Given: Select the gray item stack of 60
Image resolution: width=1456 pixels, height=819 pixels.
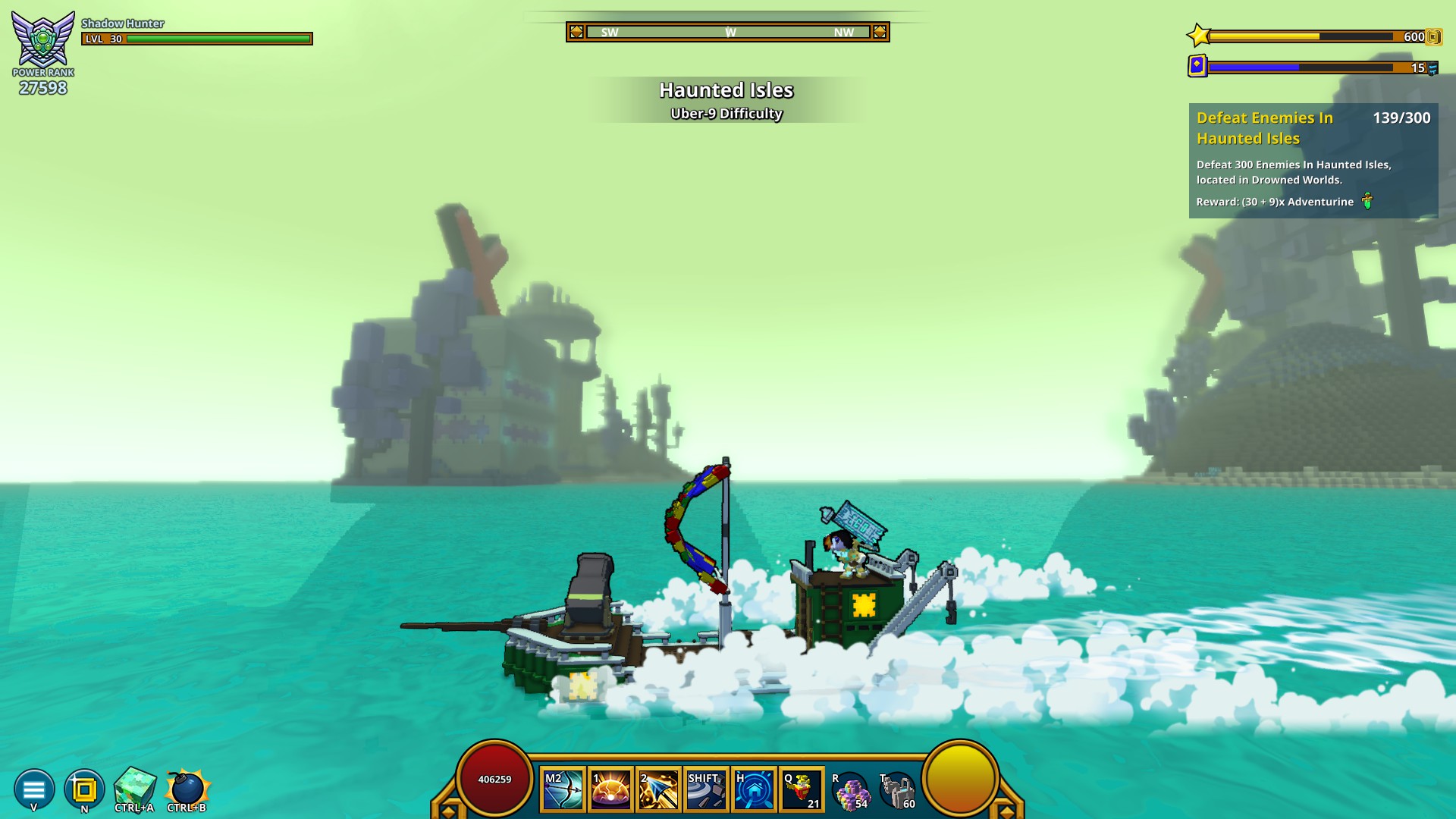Looking at the screenshot, I should tap(897, 791).
